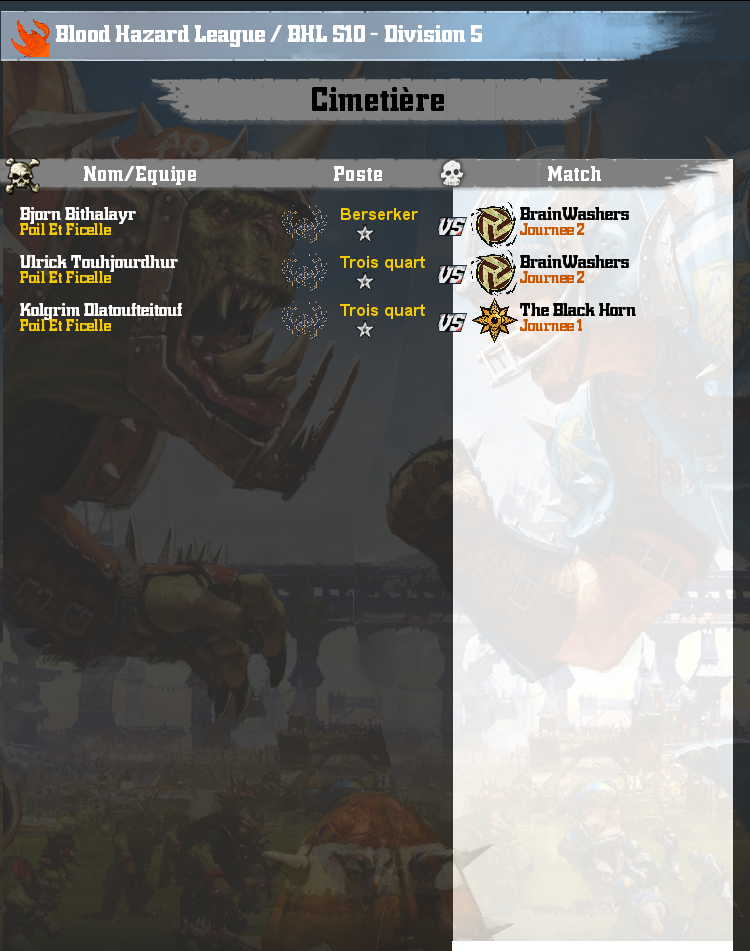Click The Black Horn sun emblem

(494, 319)
